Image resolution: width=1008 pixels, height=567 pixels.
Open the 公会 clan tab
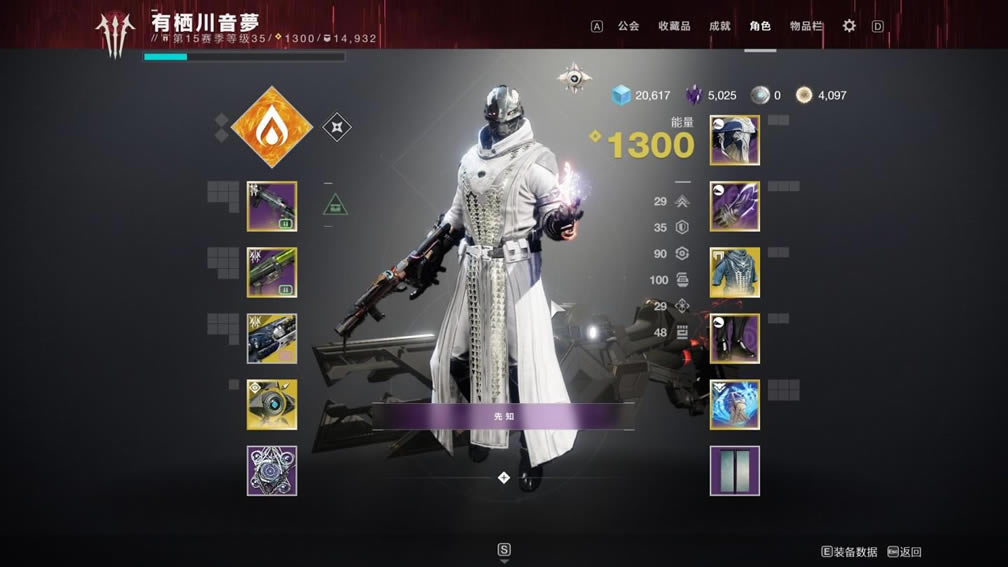pyautogui.click(x=628, y=26)
